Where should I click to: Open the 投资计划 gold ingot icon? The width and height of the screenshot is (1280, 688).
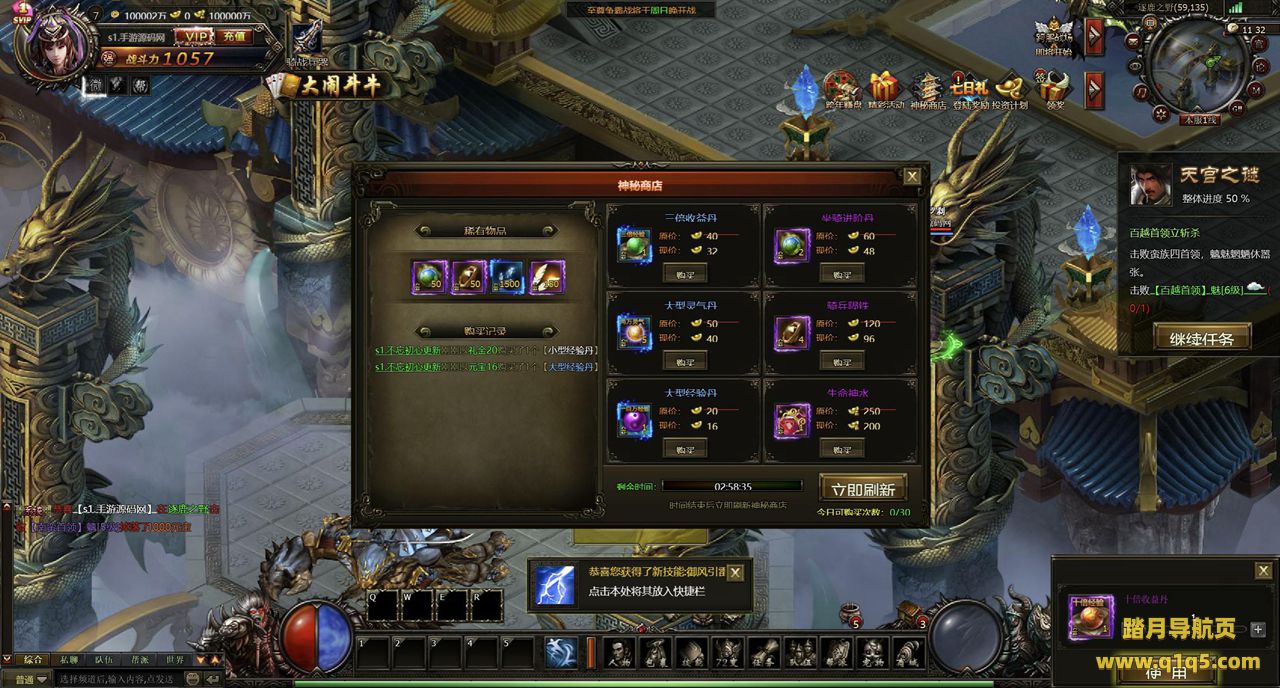pyautogui.click(x=1011, y=90)
